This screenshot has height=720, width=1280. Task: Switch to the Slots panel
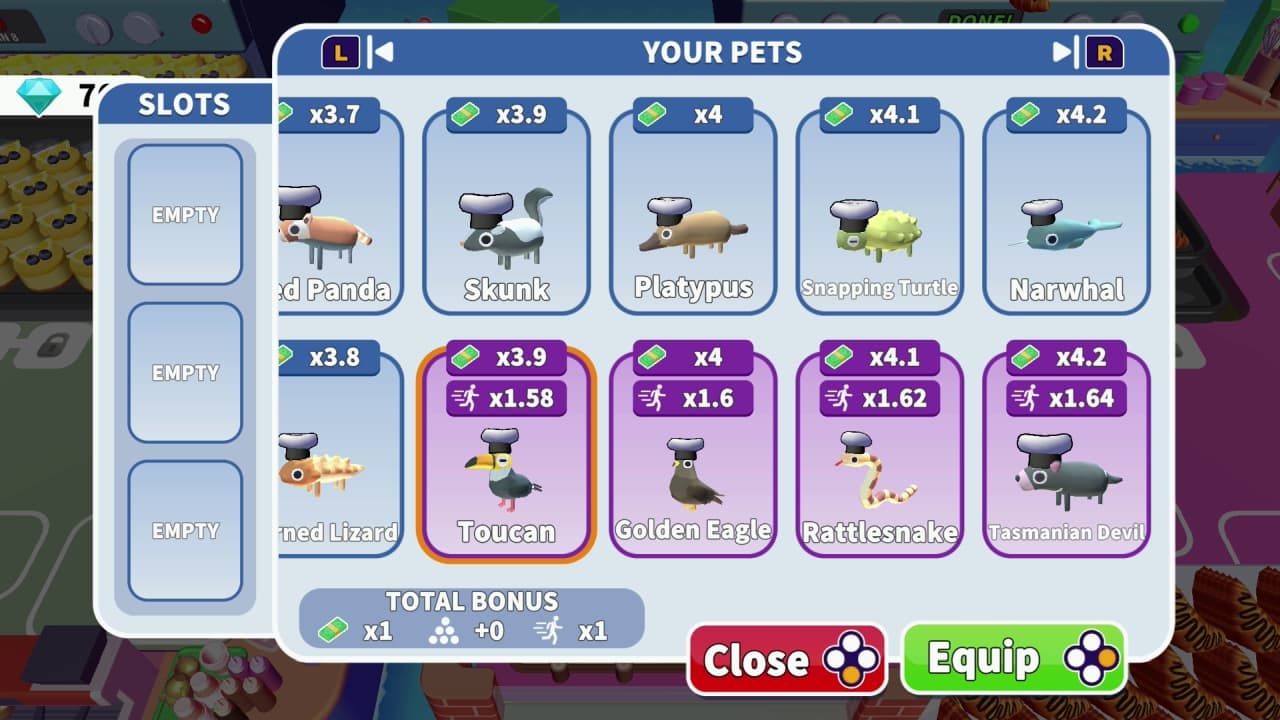pyautogui.click(x=185, y=103)
